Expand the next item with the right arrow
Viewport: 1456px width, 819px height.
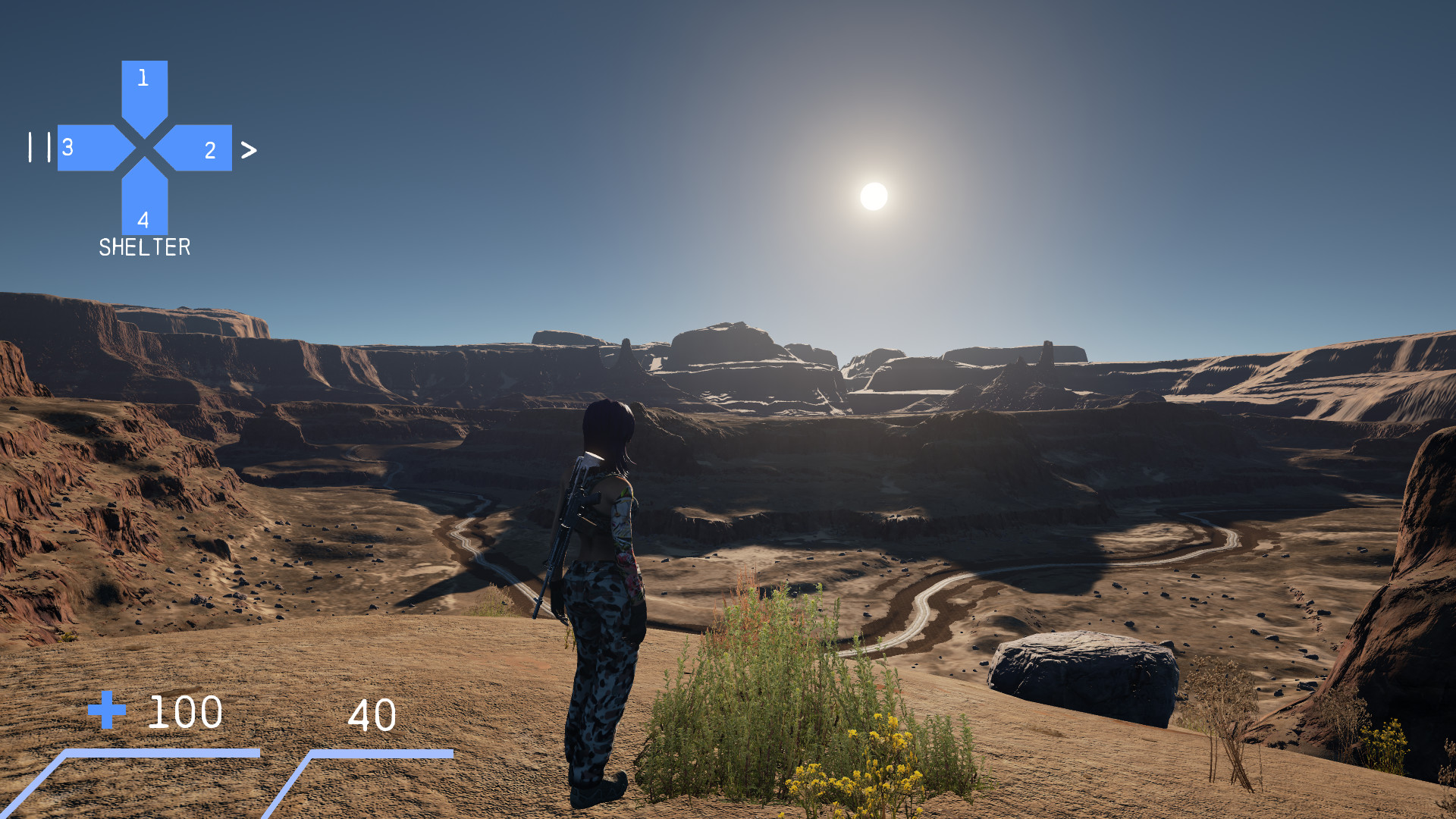pos(250,151)
